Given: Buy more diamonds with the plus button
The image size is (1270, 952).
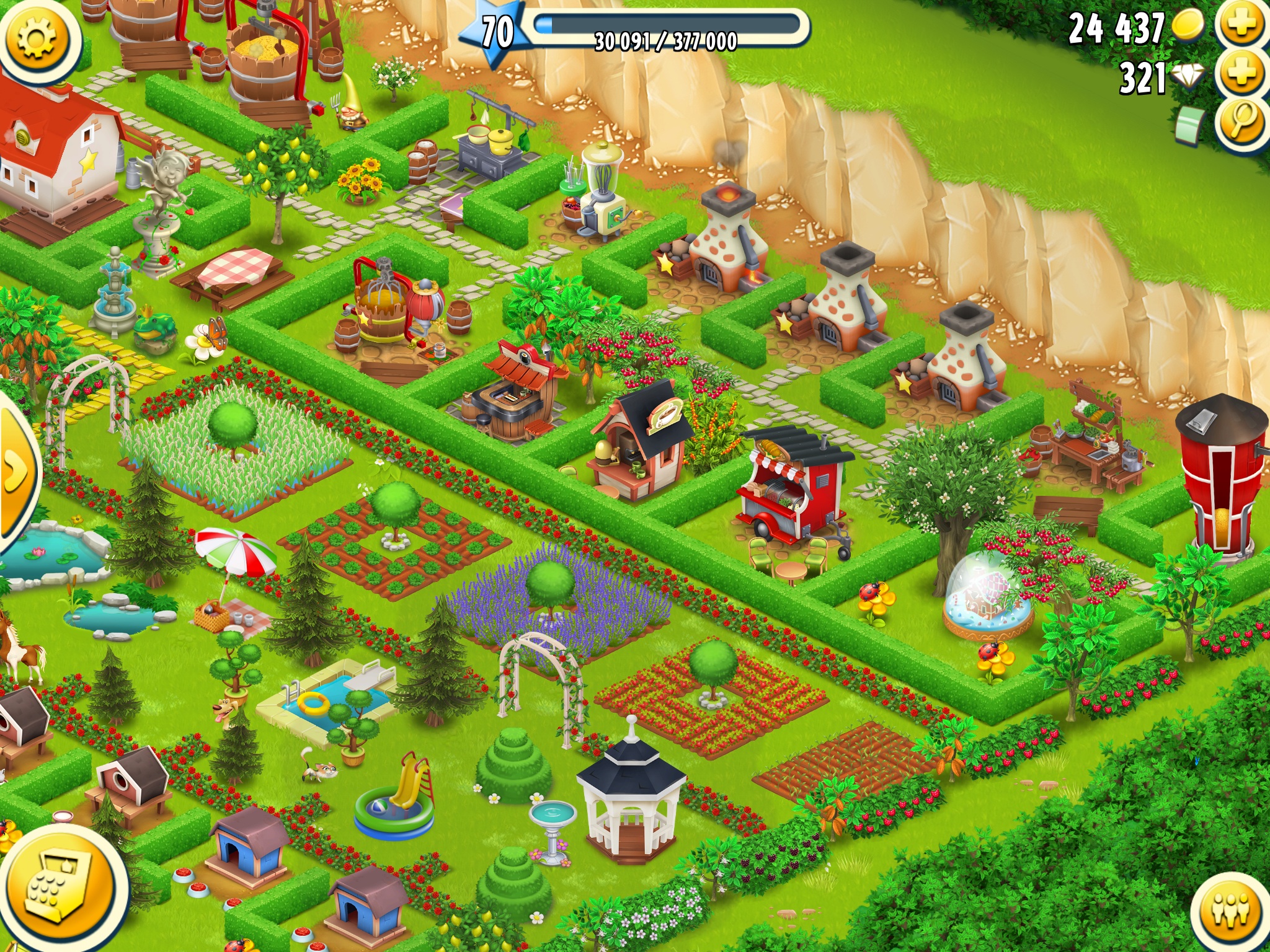Looking at the screenshot, I should 1243,74.
